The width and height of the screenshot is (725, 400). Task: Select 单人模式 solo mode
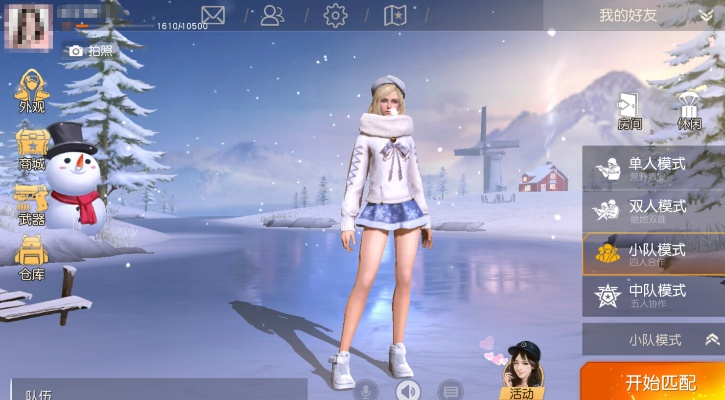[653, 168]
